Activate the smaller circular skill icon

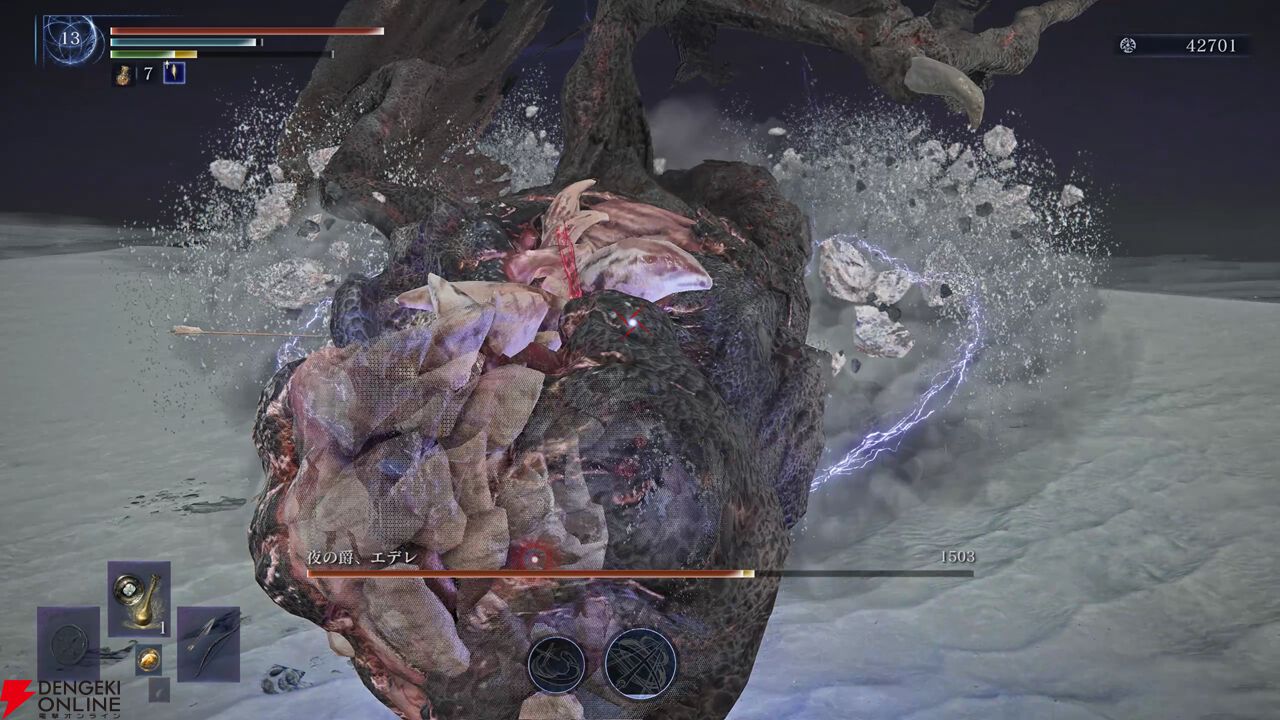tap(556, 664)
